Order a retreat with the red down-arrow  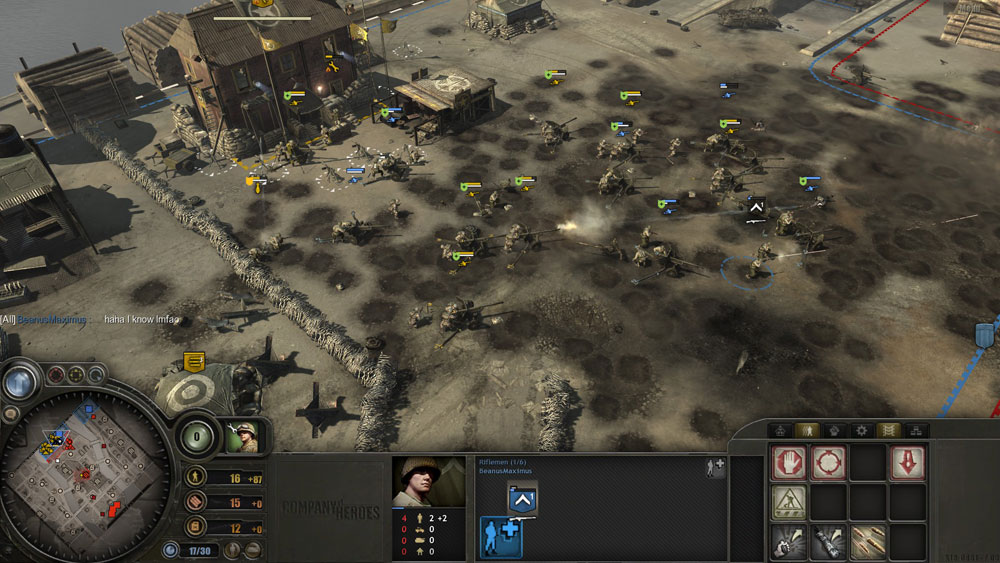point(907,463)
